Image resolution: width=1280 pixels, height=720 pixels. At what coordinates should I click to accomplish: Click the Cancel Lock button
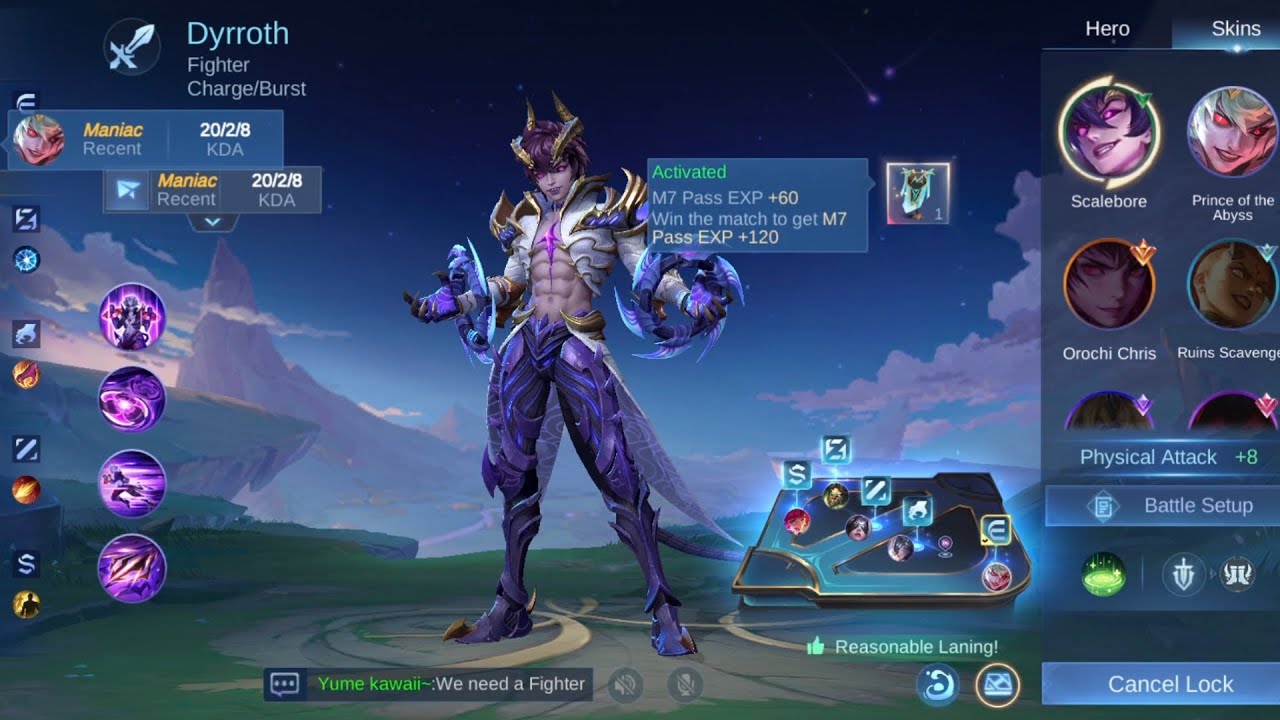(x=1170, y=684)
